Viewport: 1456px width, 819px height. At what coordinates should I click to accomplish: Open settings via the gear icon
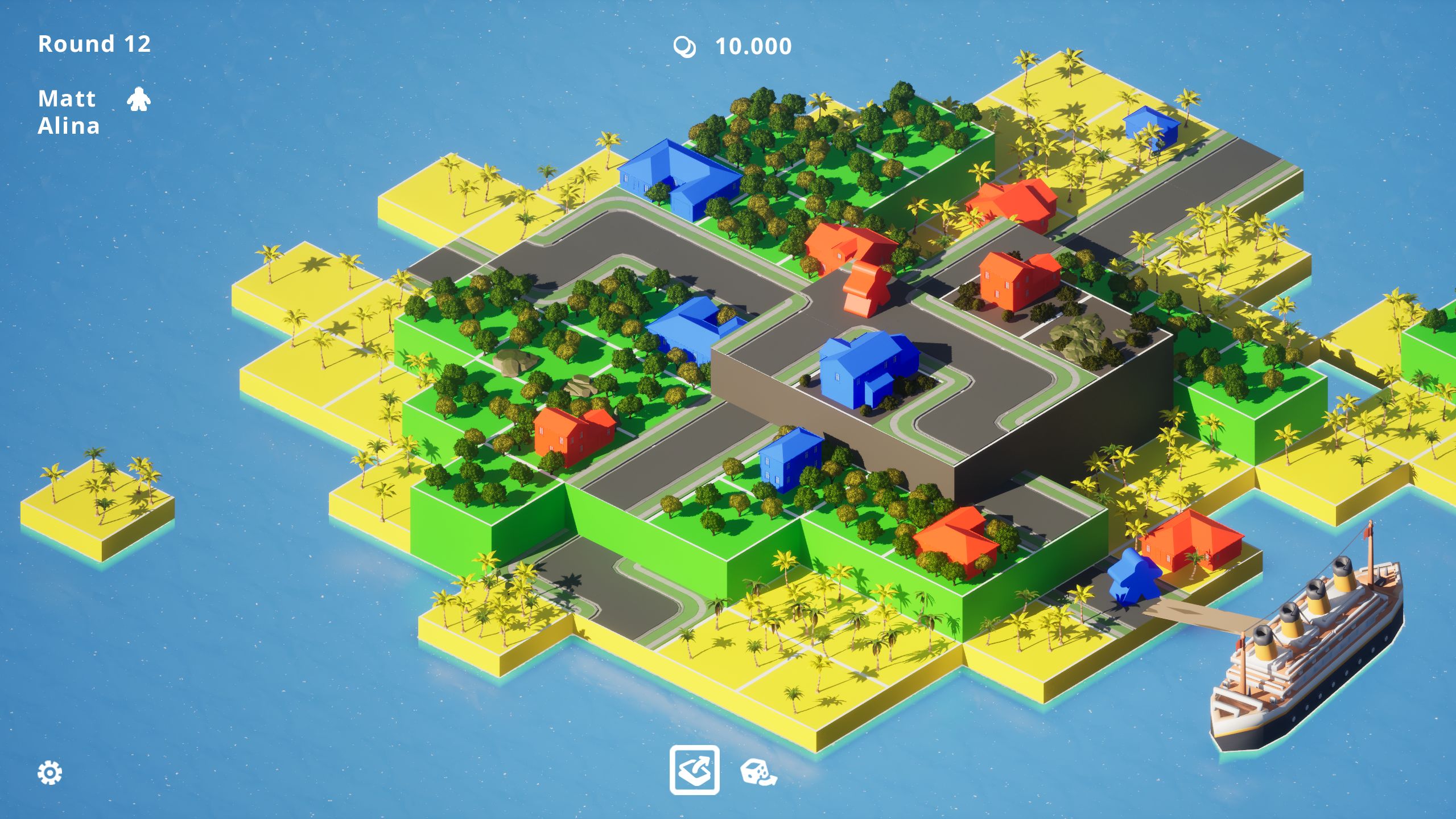[50, 772]
